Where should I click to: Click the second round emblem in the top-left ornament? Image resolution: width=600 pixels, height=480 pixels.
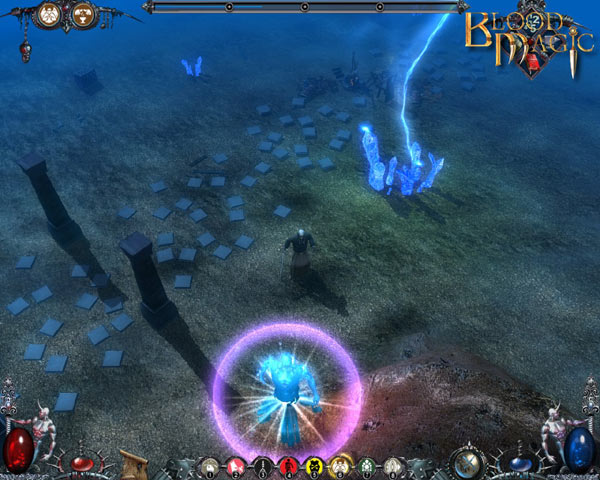(83, 15)
